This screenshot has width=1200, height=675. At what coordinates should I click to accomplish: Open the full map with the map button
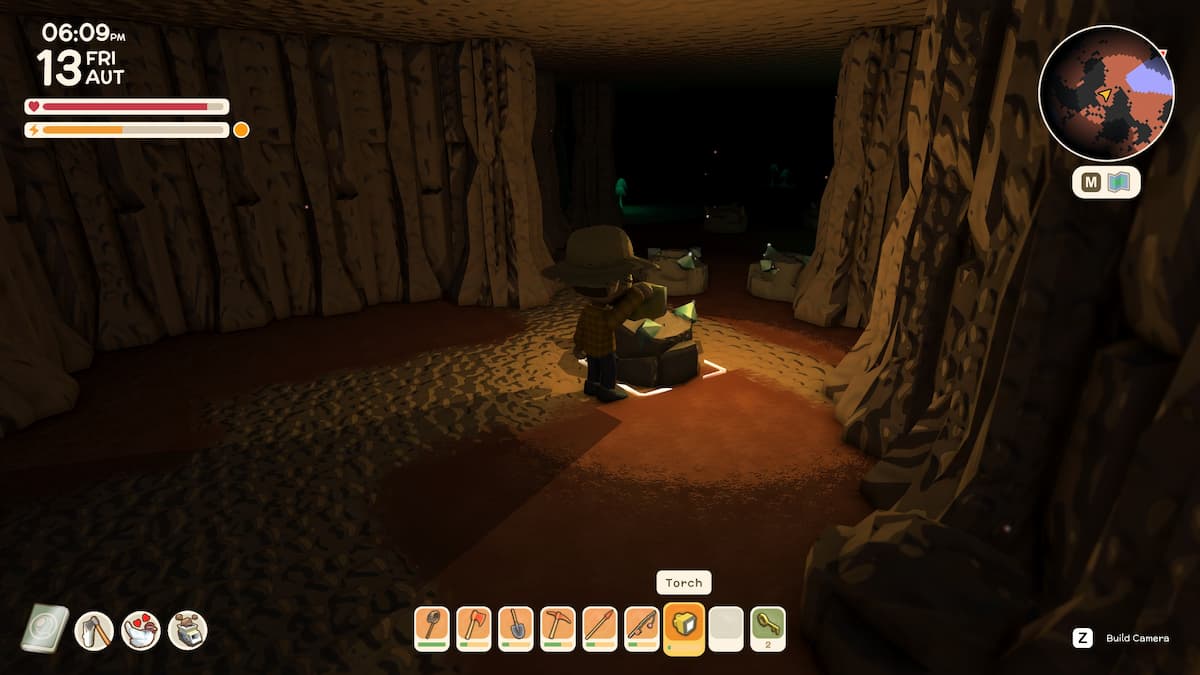(x=1106, y=182)
